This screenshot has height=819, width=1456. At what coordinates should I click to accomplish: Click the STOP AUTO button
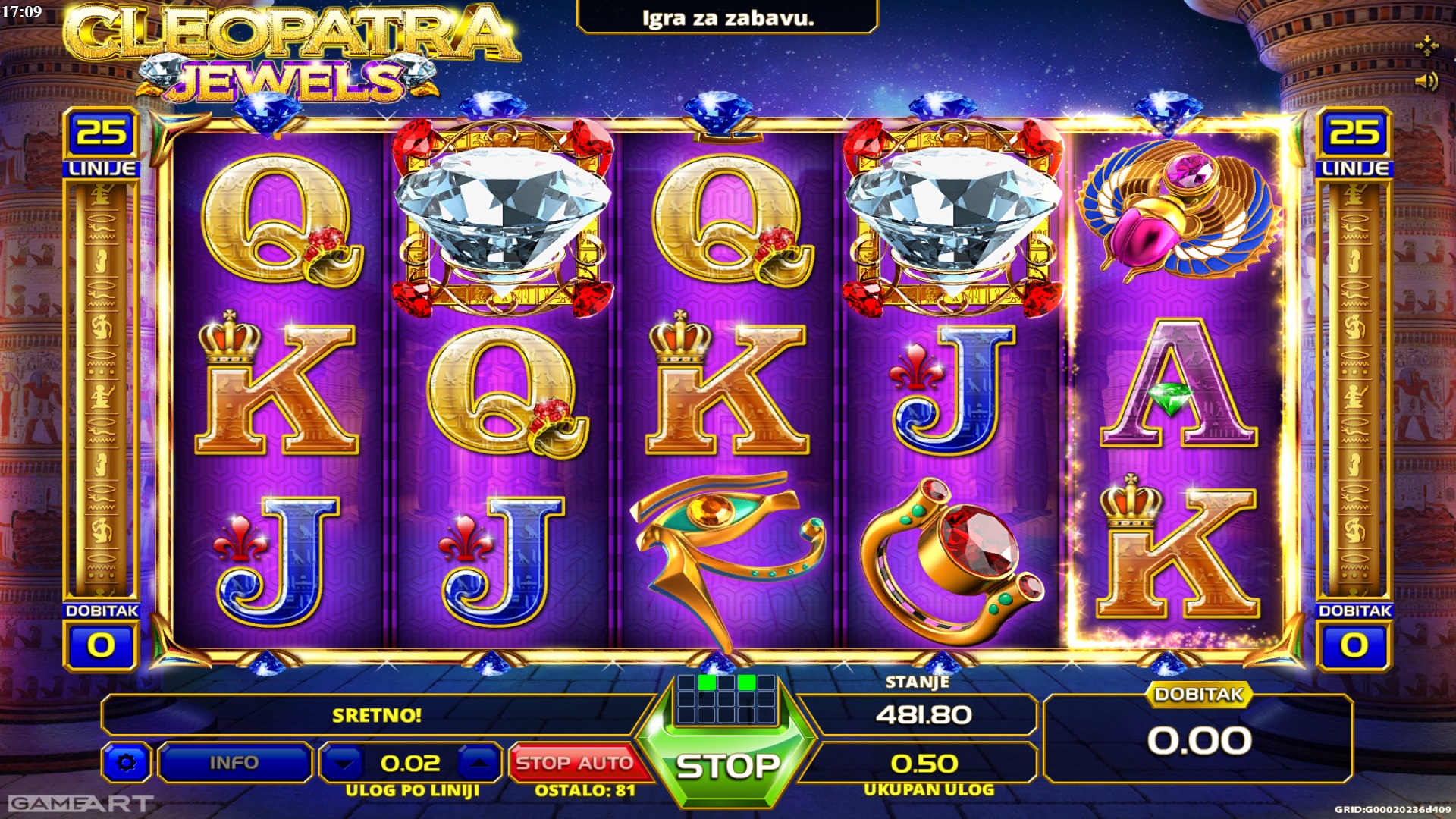575,762
